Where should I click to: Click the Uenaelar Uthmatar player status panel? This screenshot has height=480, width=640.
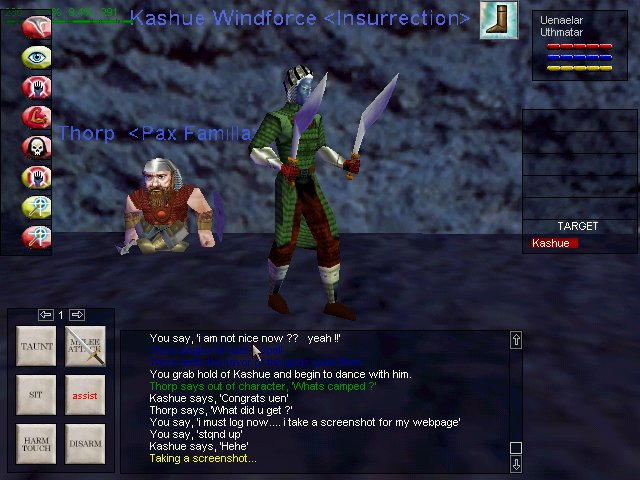click(580, 45)
